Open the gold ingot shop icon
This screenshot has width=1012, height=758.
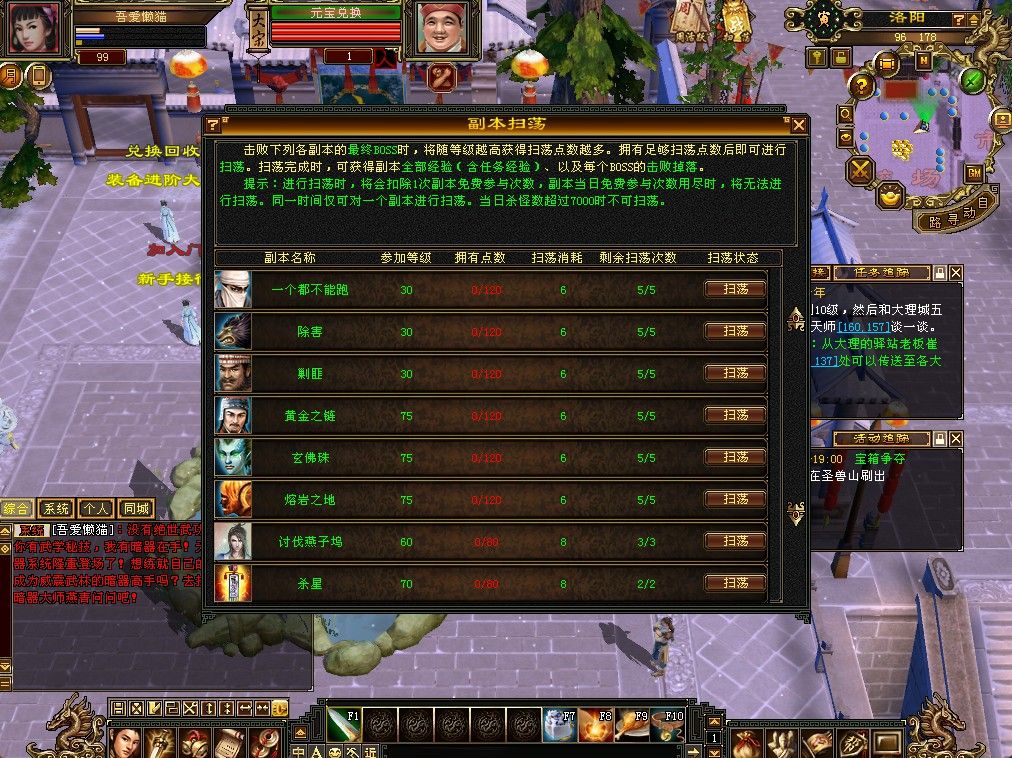click(x=890, y=195)
